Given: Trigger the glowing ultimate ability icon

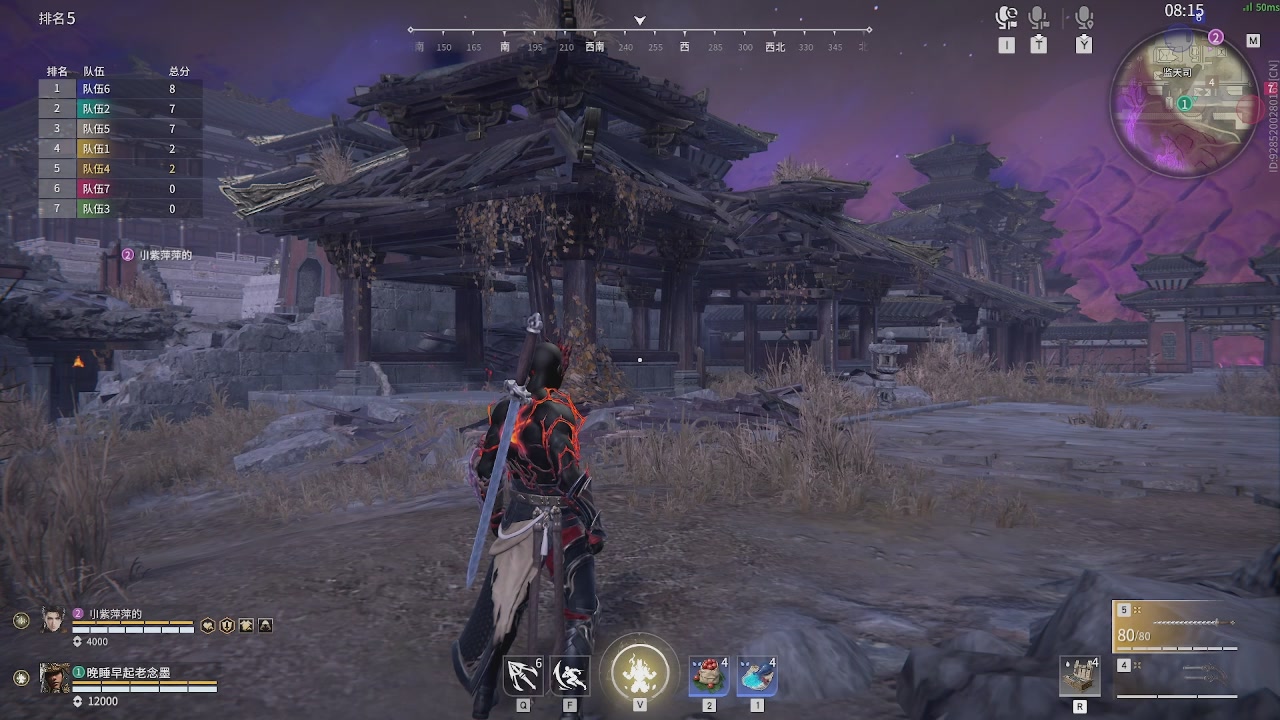Looking at the screenshot, I should coord(639,669).
